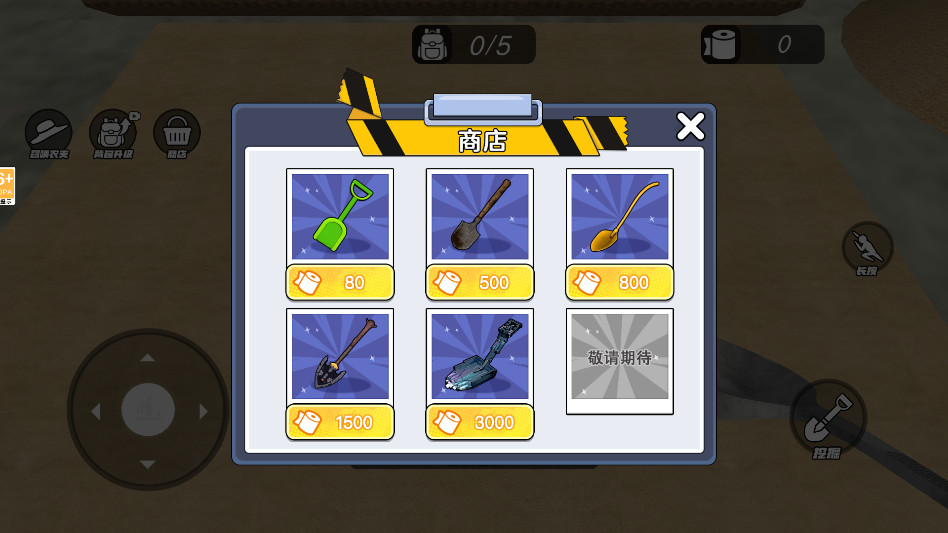Select the golden shovel item
The height and width of the screenshot is (533, 948).
point(620,216)
